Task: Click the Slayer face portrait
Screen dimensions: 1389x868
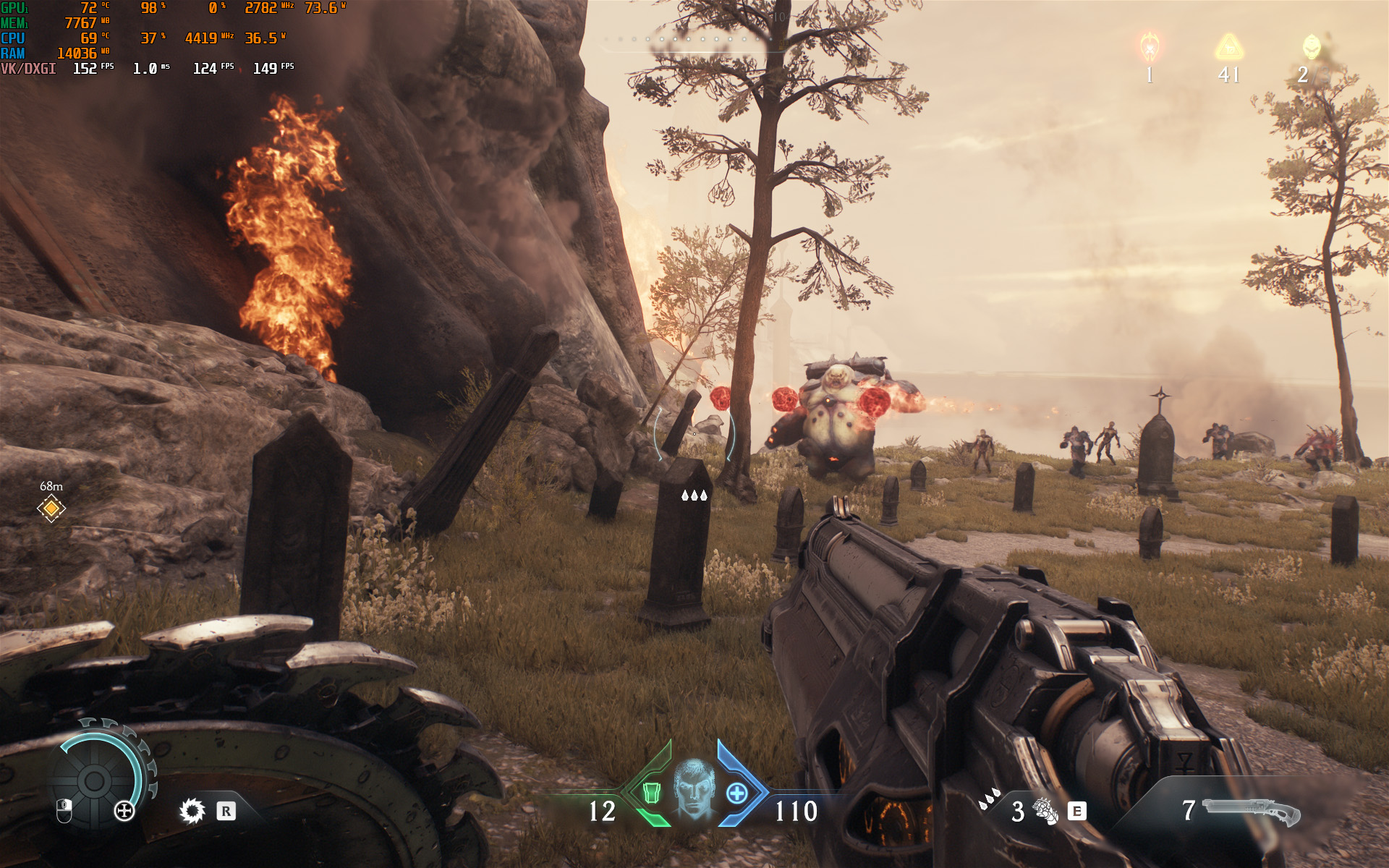Action: 694,788
